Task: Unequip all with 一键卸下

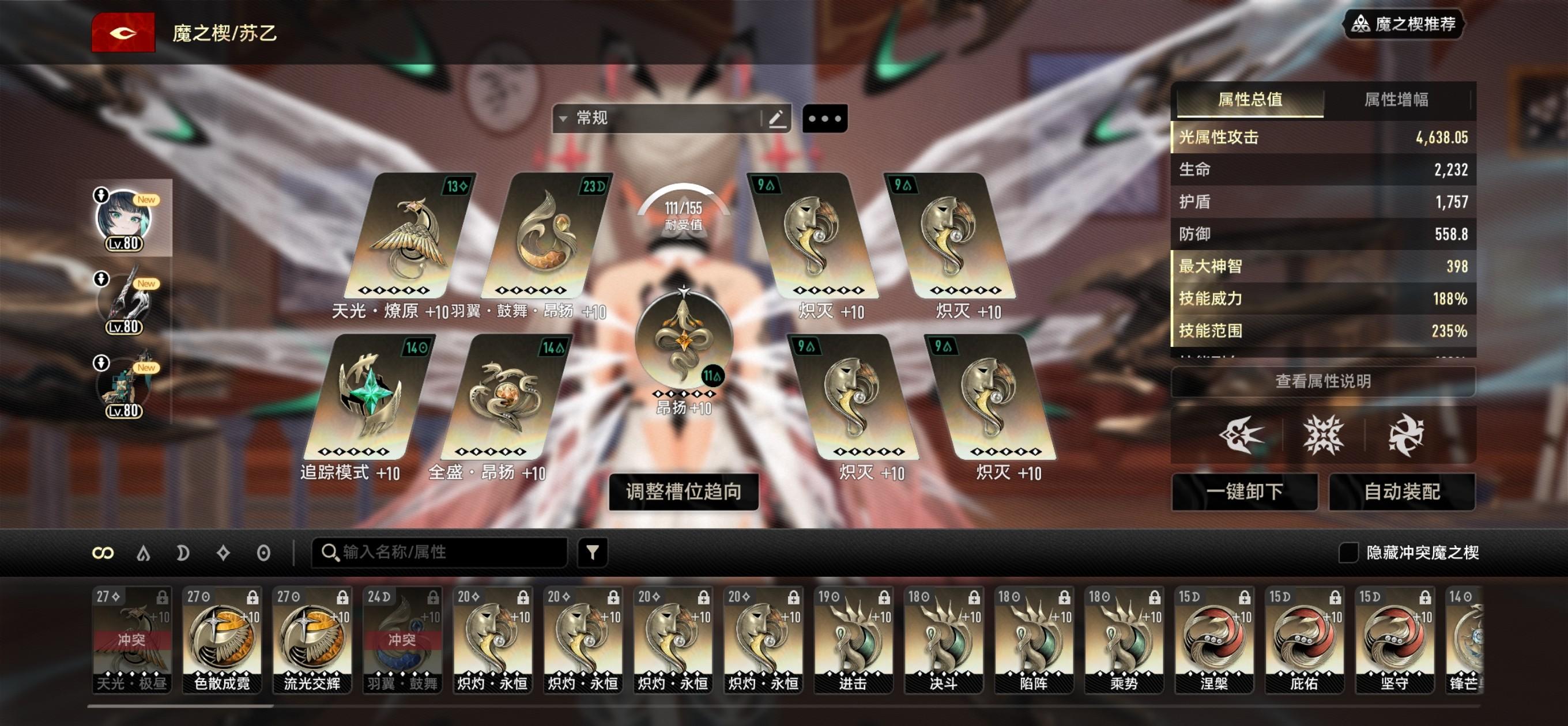Action: (1244, 491)
